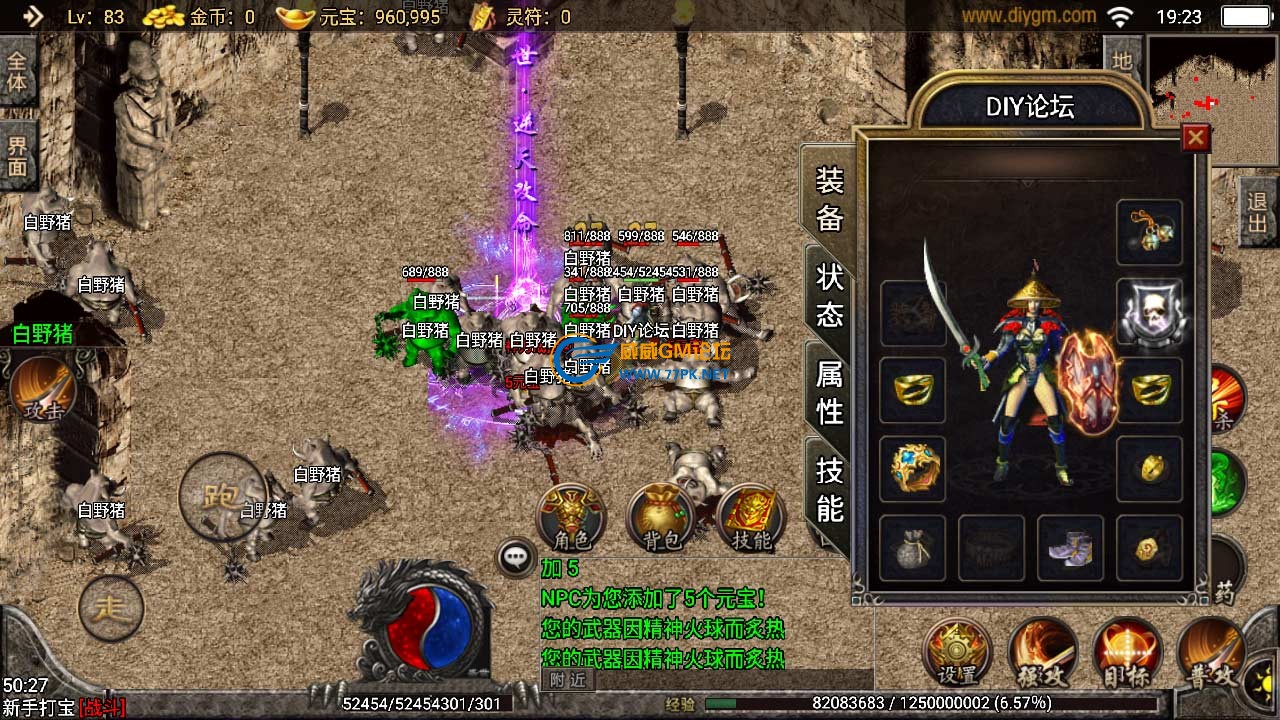Show the 属性 attributes tab

point(830,392)
